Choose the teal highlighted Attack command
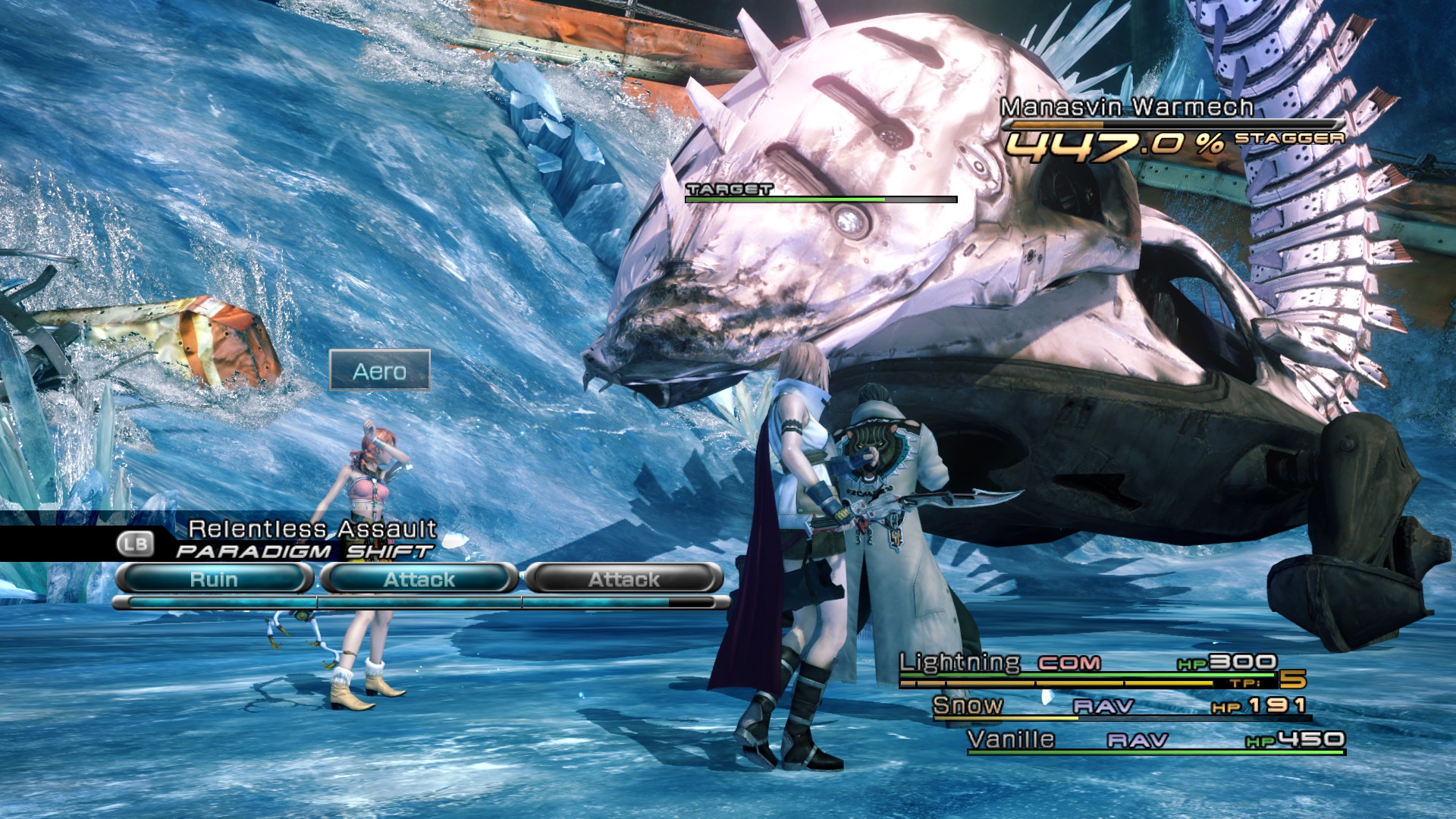 pyautogui.click(x=419, y=579)
